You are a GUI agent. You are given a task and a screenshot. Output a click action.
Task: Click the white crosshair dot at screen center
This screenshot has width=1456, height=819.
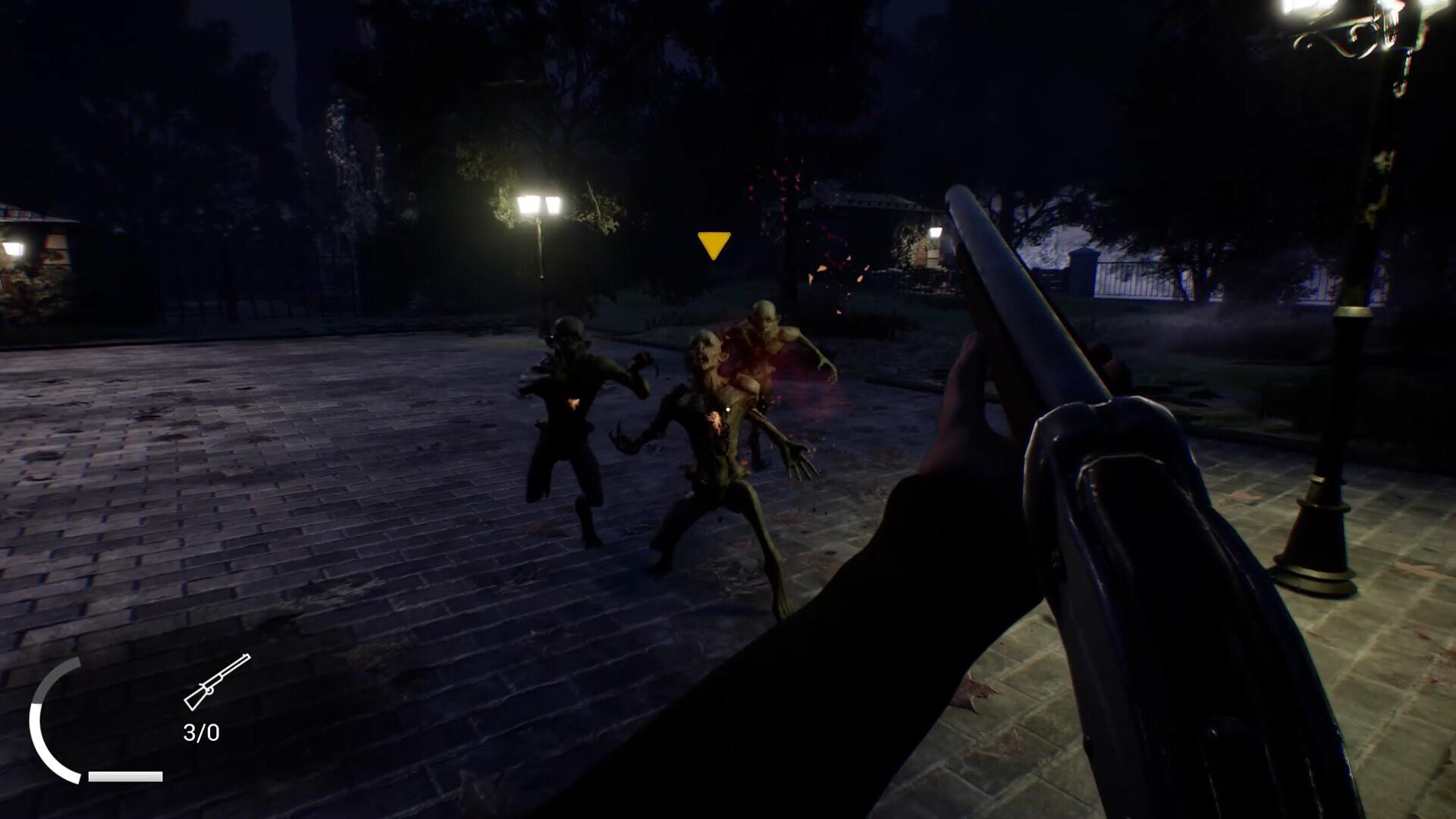point(728,409)
